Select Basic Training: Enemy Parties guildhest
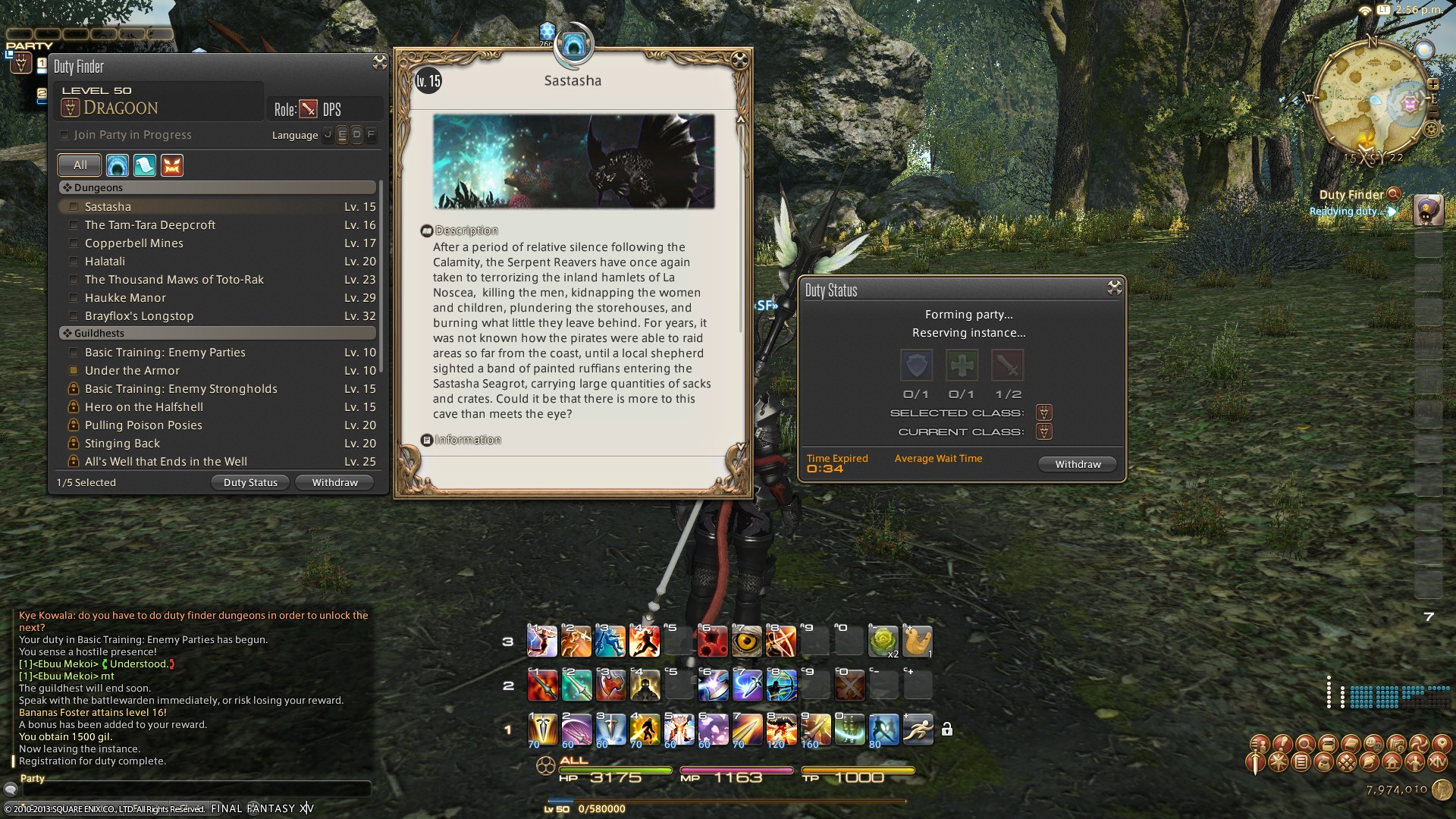 pyautogui.click(x=165, y=353)
